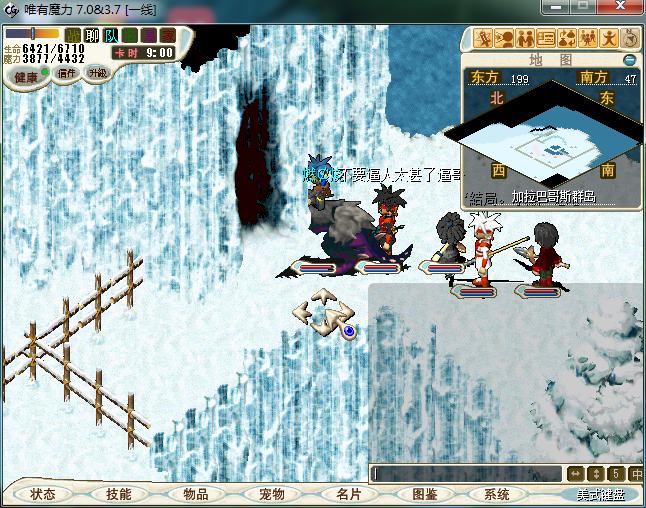Open the 信件 mail button
The image size is (646, 508).
click(x=67, y=73)
